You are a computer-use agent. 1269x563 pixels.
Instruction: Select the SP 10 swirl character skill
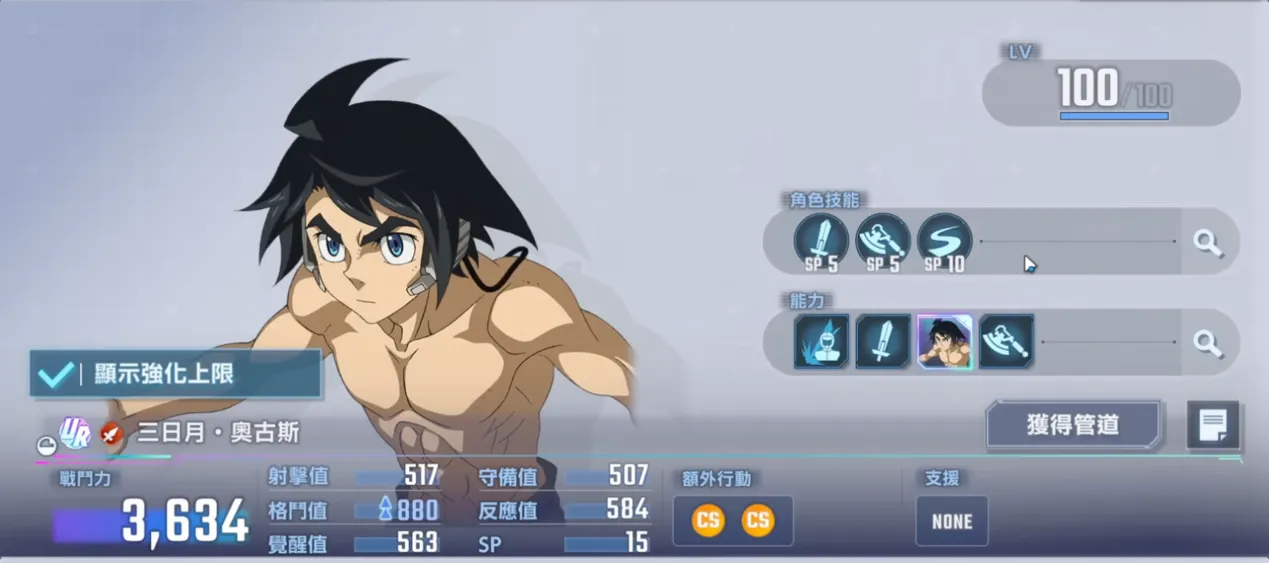944,241
